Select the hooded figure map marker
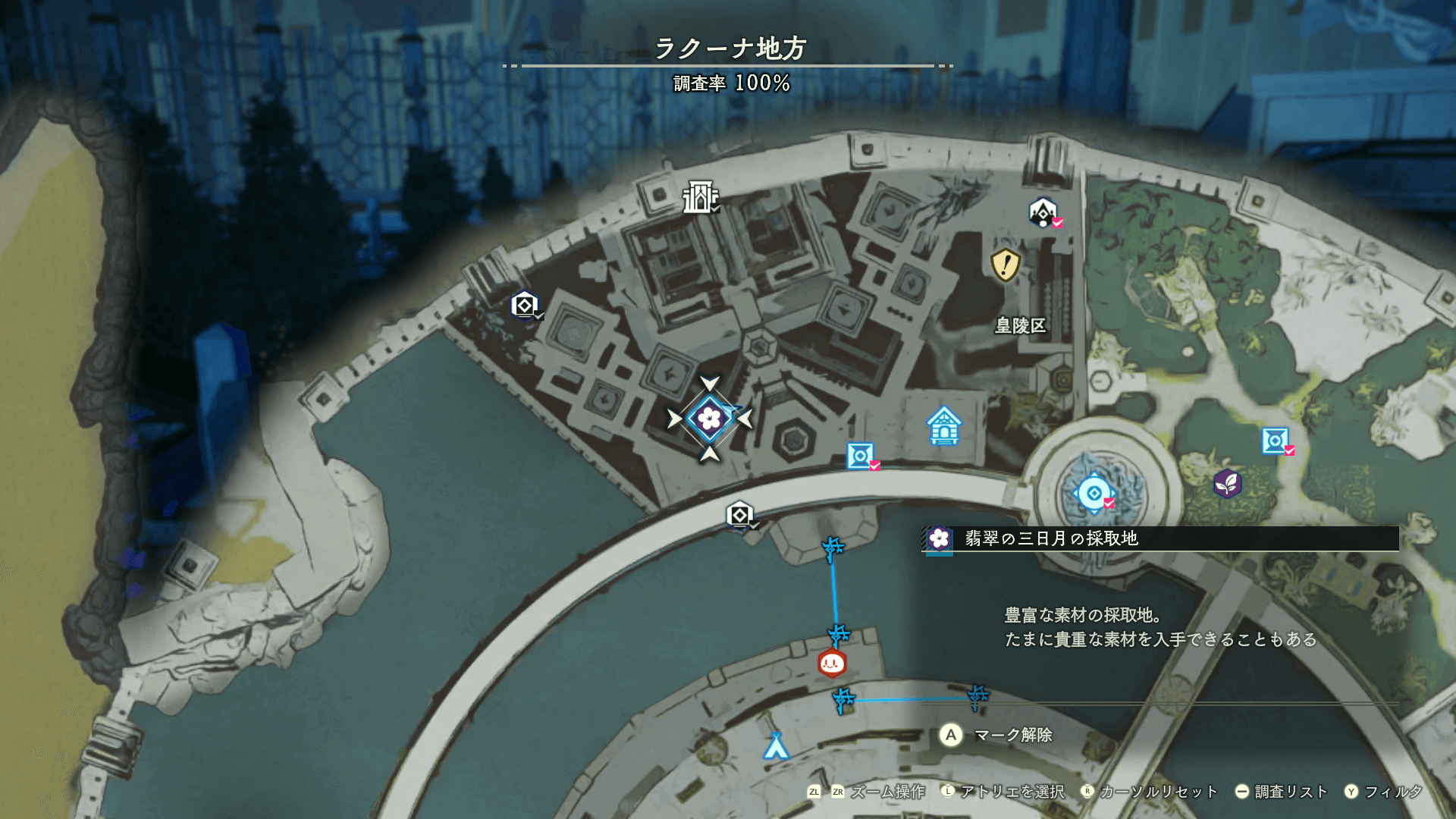 [1043, 212]
